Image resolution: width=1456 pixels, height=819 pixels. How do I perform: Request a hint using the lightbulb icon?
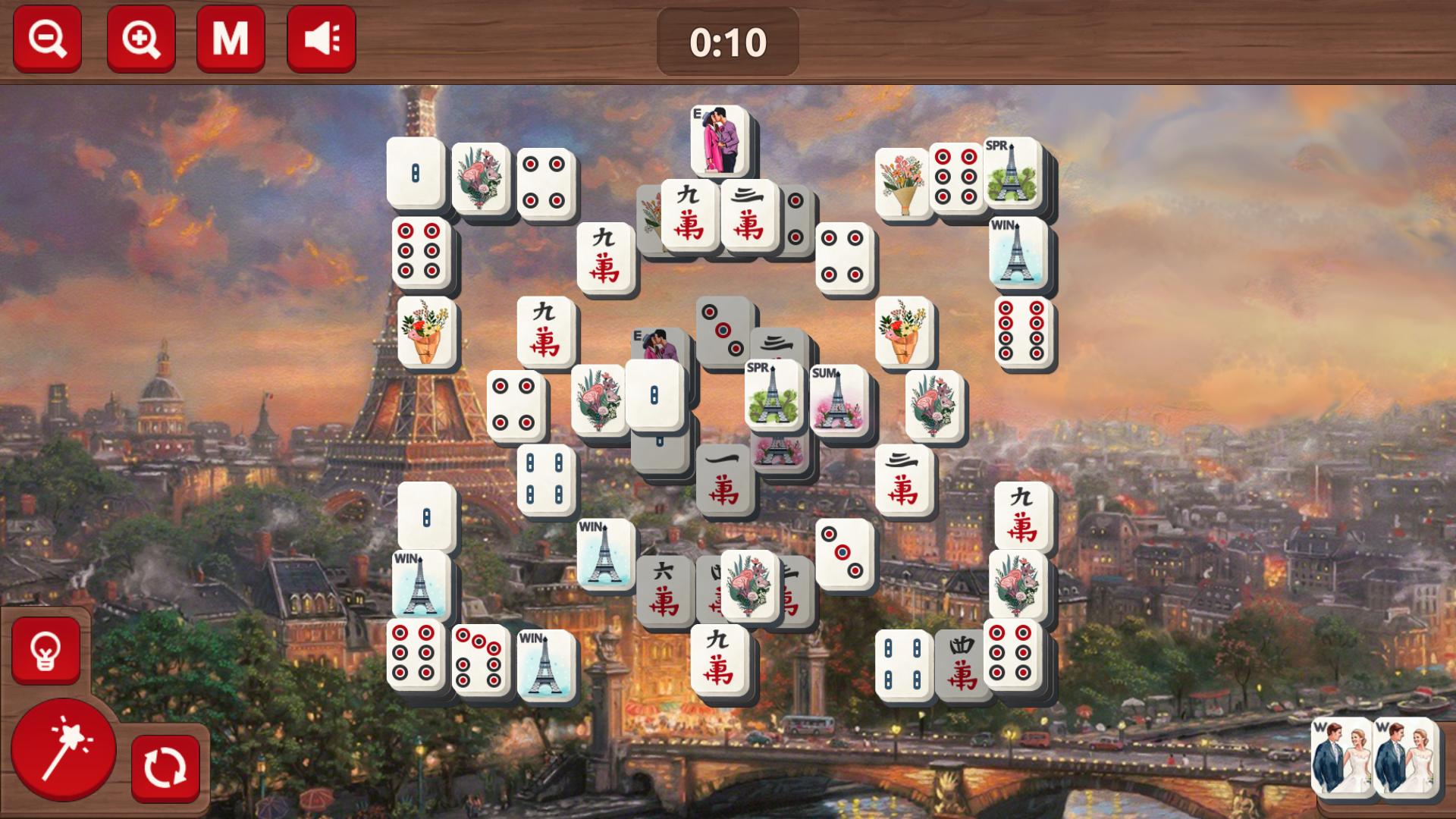tap(45, 651)
